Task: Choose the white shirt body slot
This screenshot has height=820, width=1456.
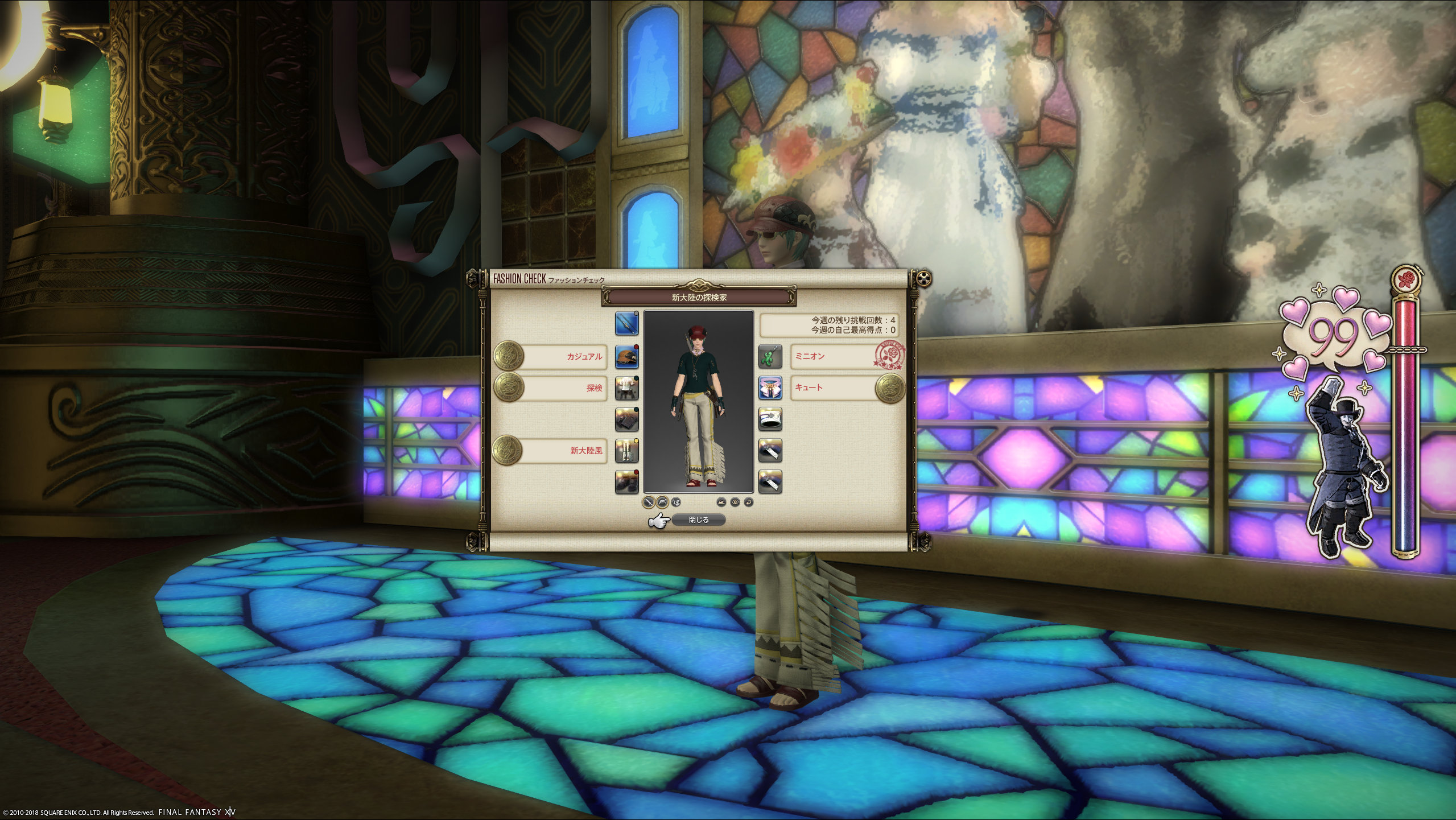Action: 626,388
